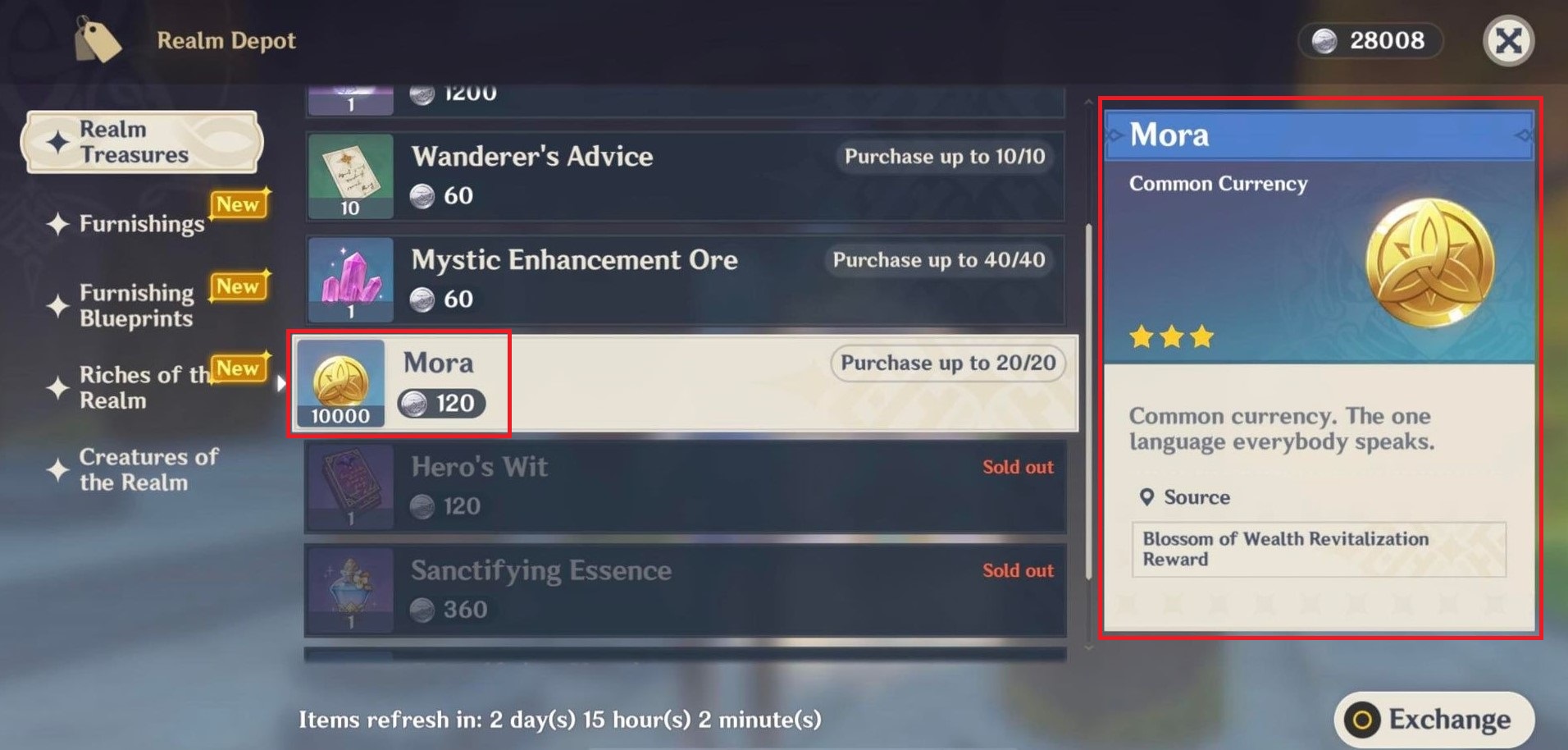Close the Realm Depot window
The width and height of the screenshot is (1568, 750).
(x=1509, y=42)
